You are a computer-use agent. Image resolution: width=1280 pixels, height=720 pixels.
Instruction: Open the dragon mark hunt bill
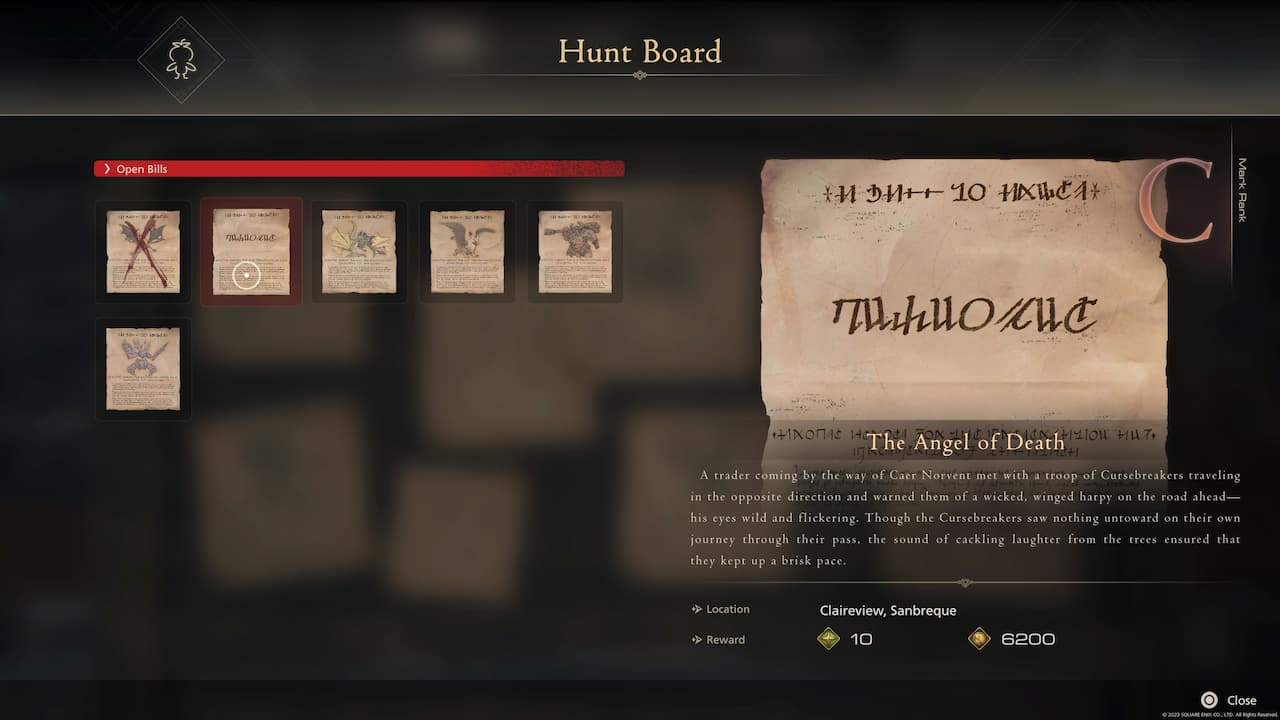(x=358, y=251)
